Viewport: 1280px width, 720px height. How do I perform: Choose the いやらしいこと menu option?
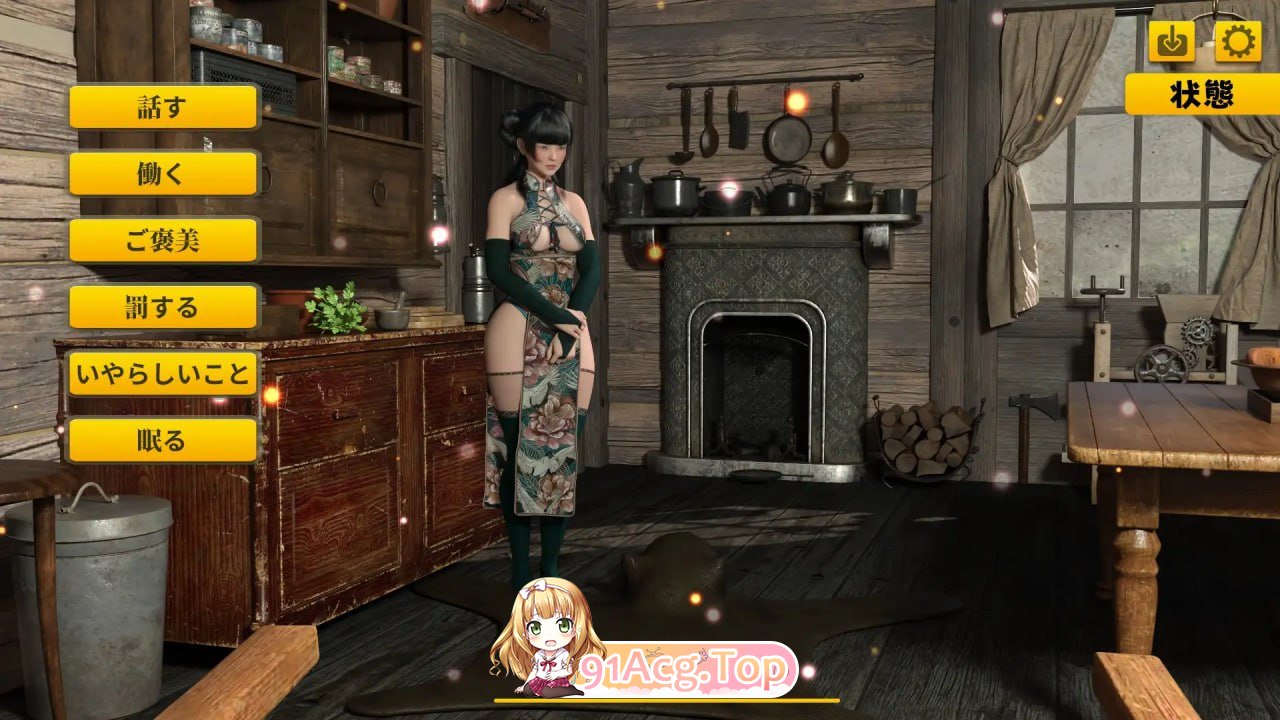tap(162, 374)
